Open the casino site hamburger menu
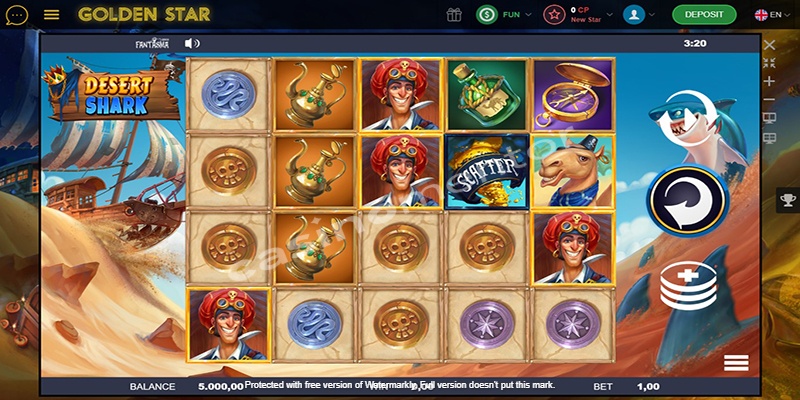Screen dimensions: 800x400 click(x=52, y=15)
